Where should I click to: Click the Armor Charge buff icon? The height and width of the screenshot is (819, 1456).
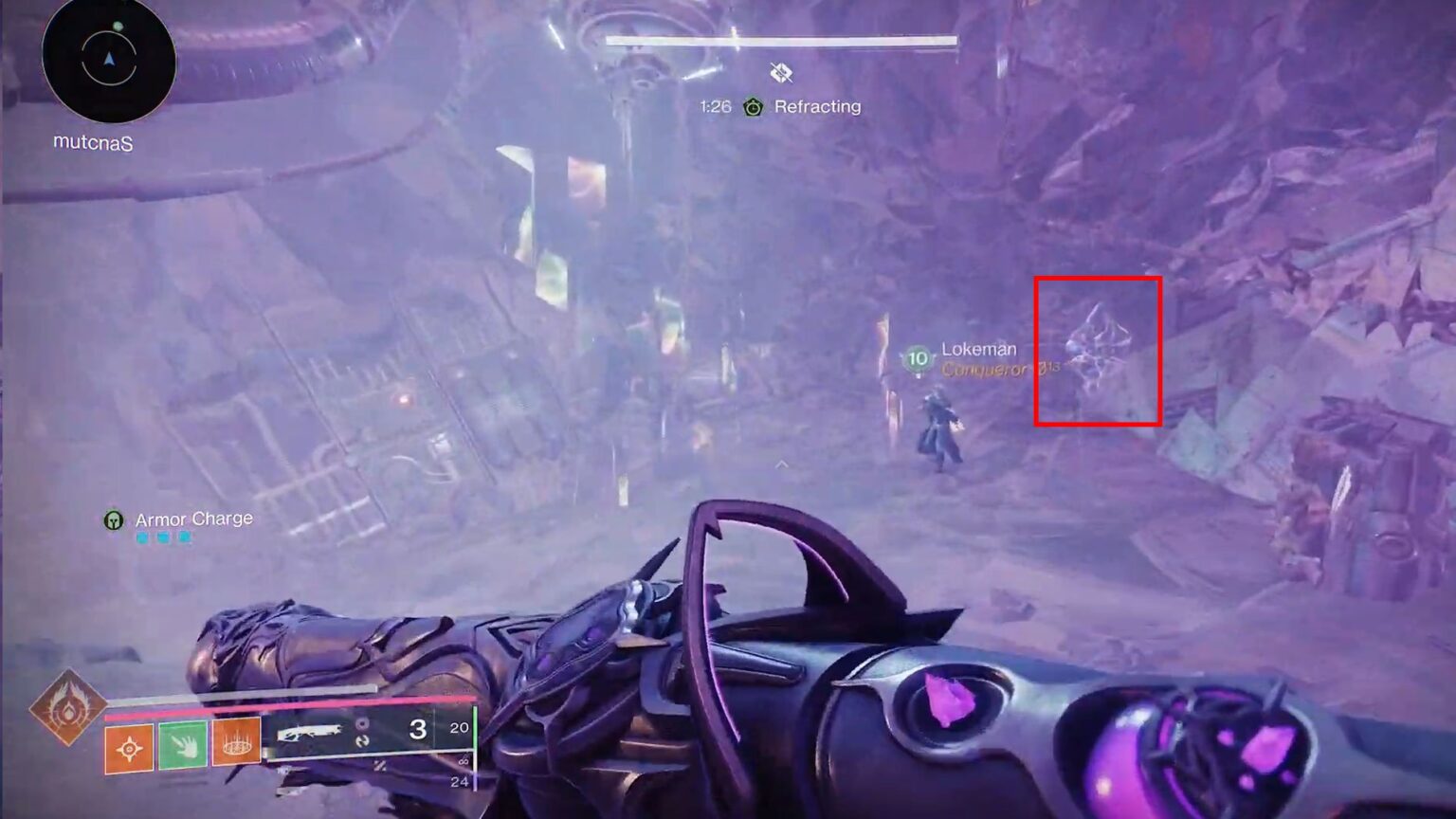coord(113,519)
